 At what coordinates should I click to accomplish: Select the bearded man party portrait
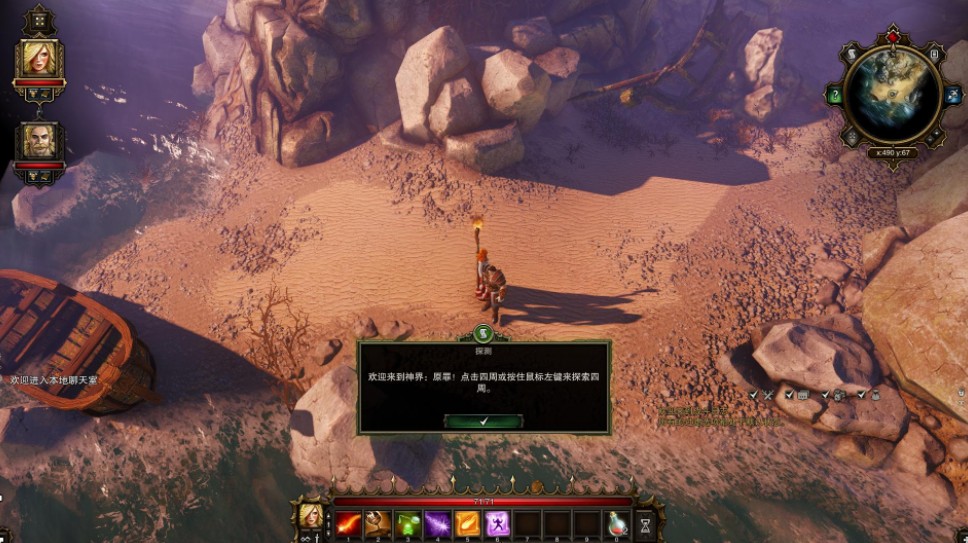pos(40,141)
